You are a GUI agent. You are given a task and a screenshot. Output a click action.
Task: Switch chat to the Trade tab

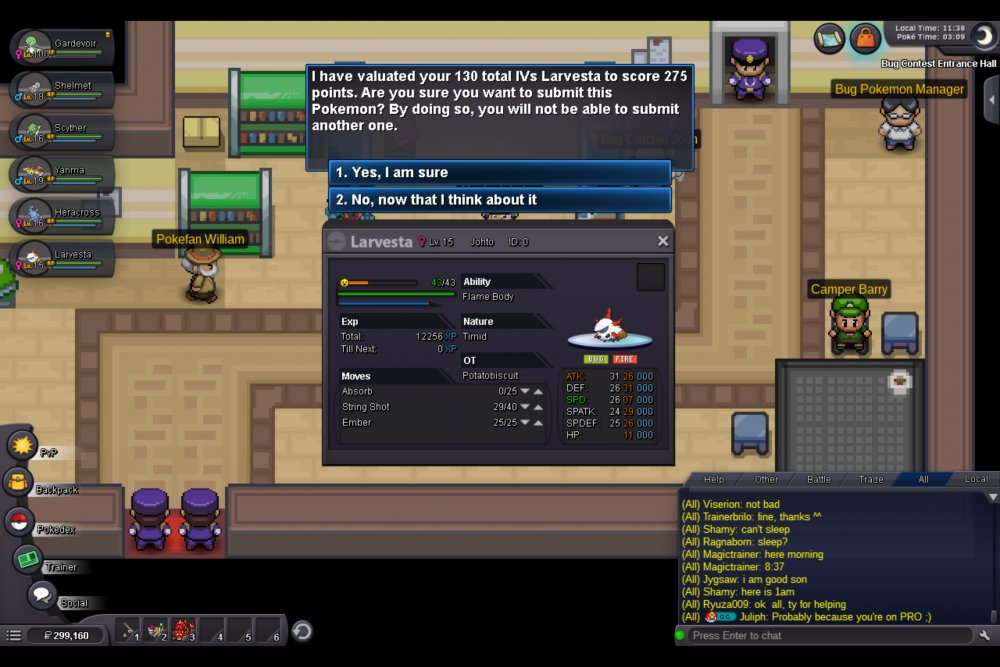coord(871,480)
